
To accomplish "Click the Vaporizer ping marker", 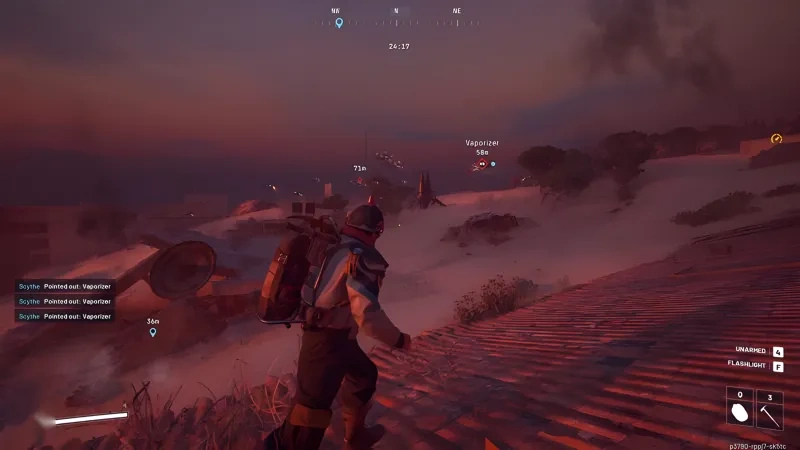I will pyautogui.click(x=481, y=163).
